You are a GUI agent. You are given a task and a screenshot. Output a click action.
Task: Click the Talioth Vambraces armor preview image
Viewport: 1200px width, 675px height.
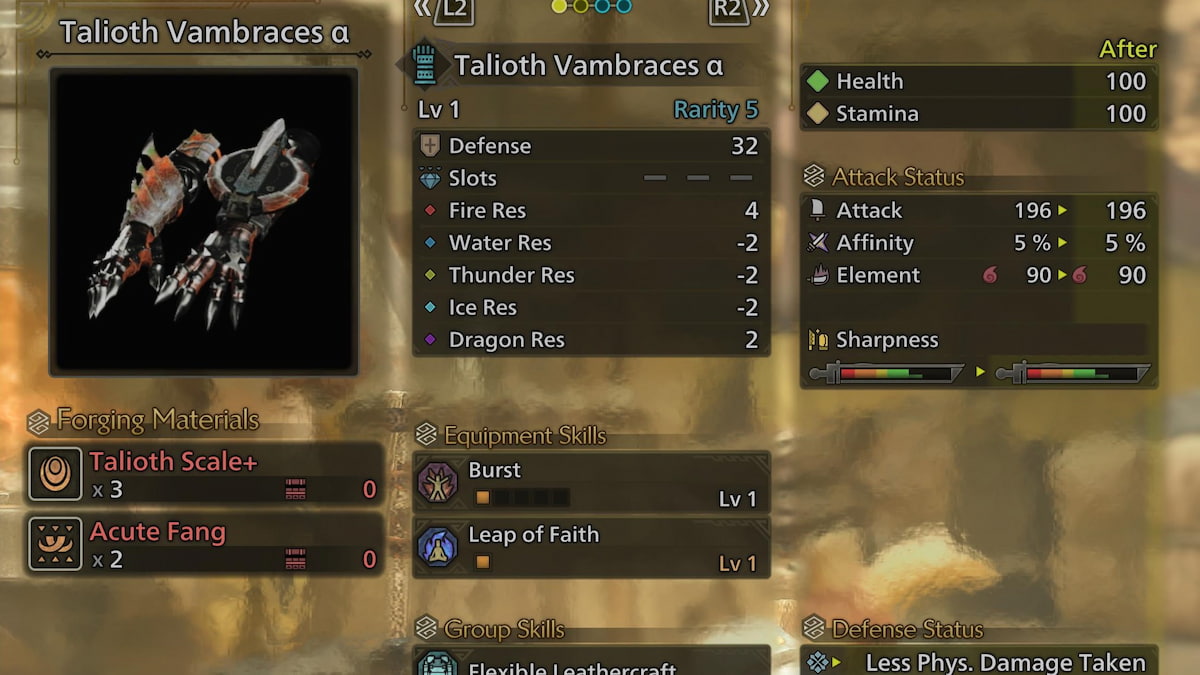click(x=205, y=221)
